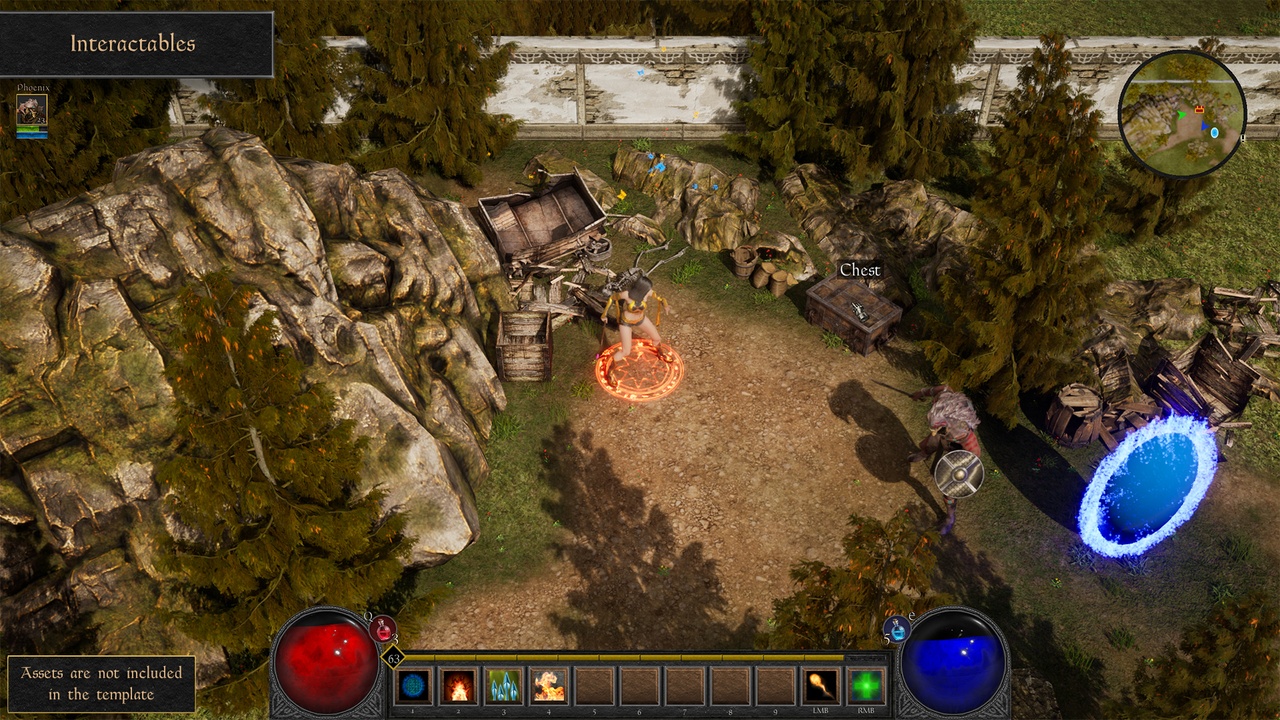Click the Interactables title banner

click(x=133, y=45)
